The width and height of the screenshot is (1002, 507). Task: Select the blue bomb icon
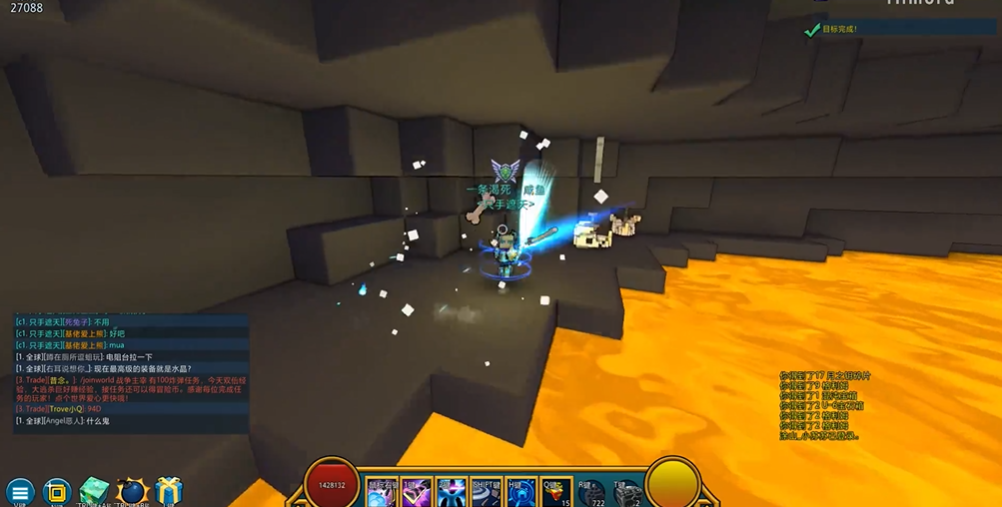pyautogui.click(x=132, y=492)
